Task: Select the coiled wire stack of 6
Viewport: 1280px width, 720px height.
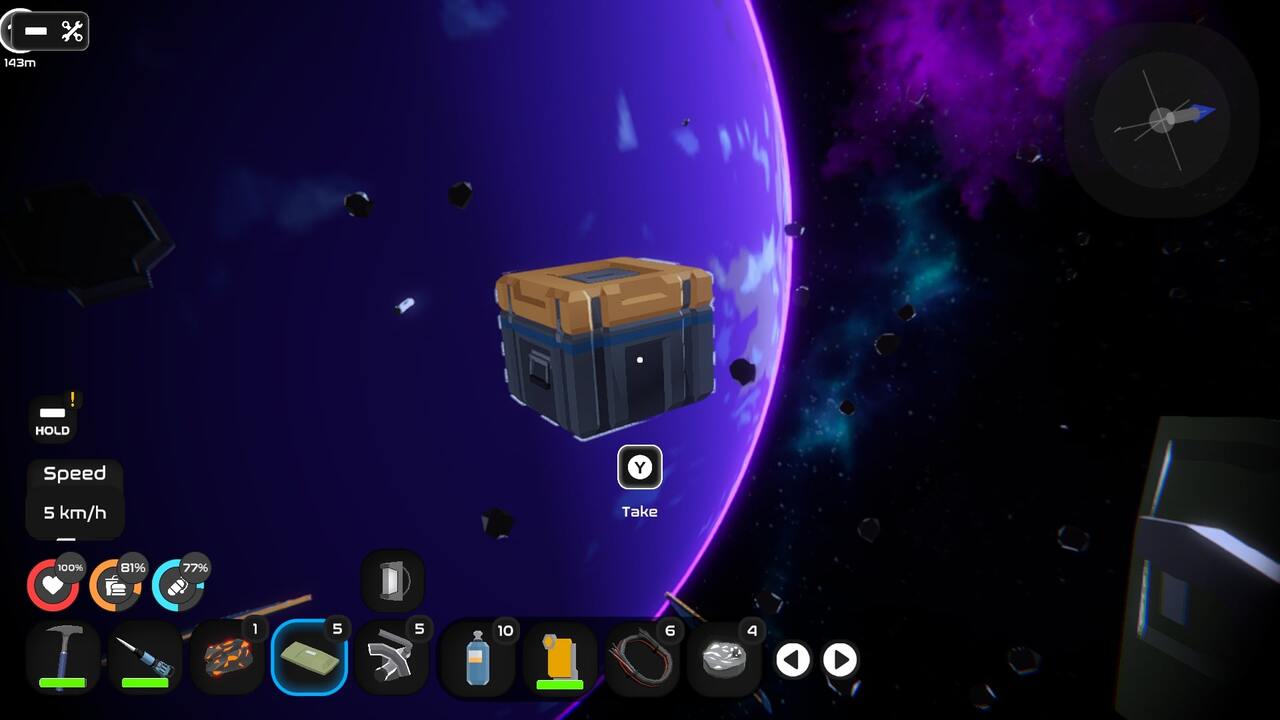Action: tap(643, 655)
